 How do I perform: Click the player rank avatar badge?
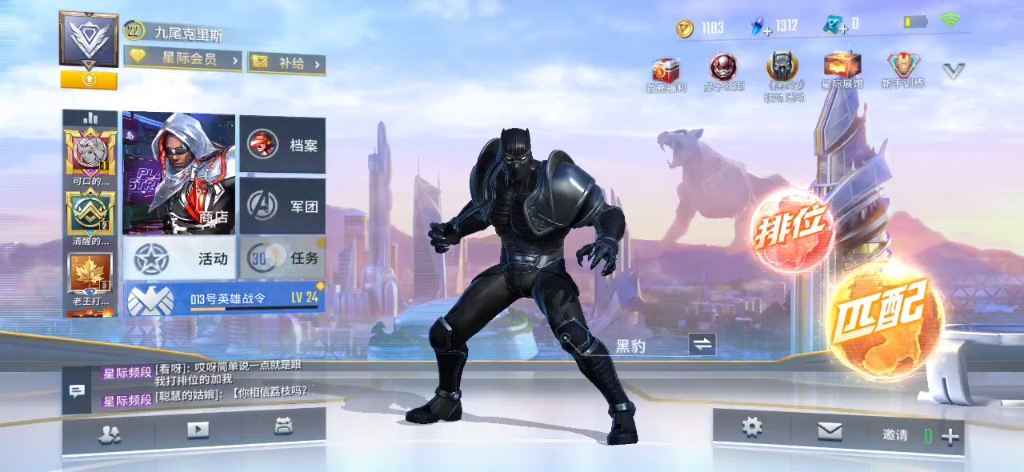89,40
